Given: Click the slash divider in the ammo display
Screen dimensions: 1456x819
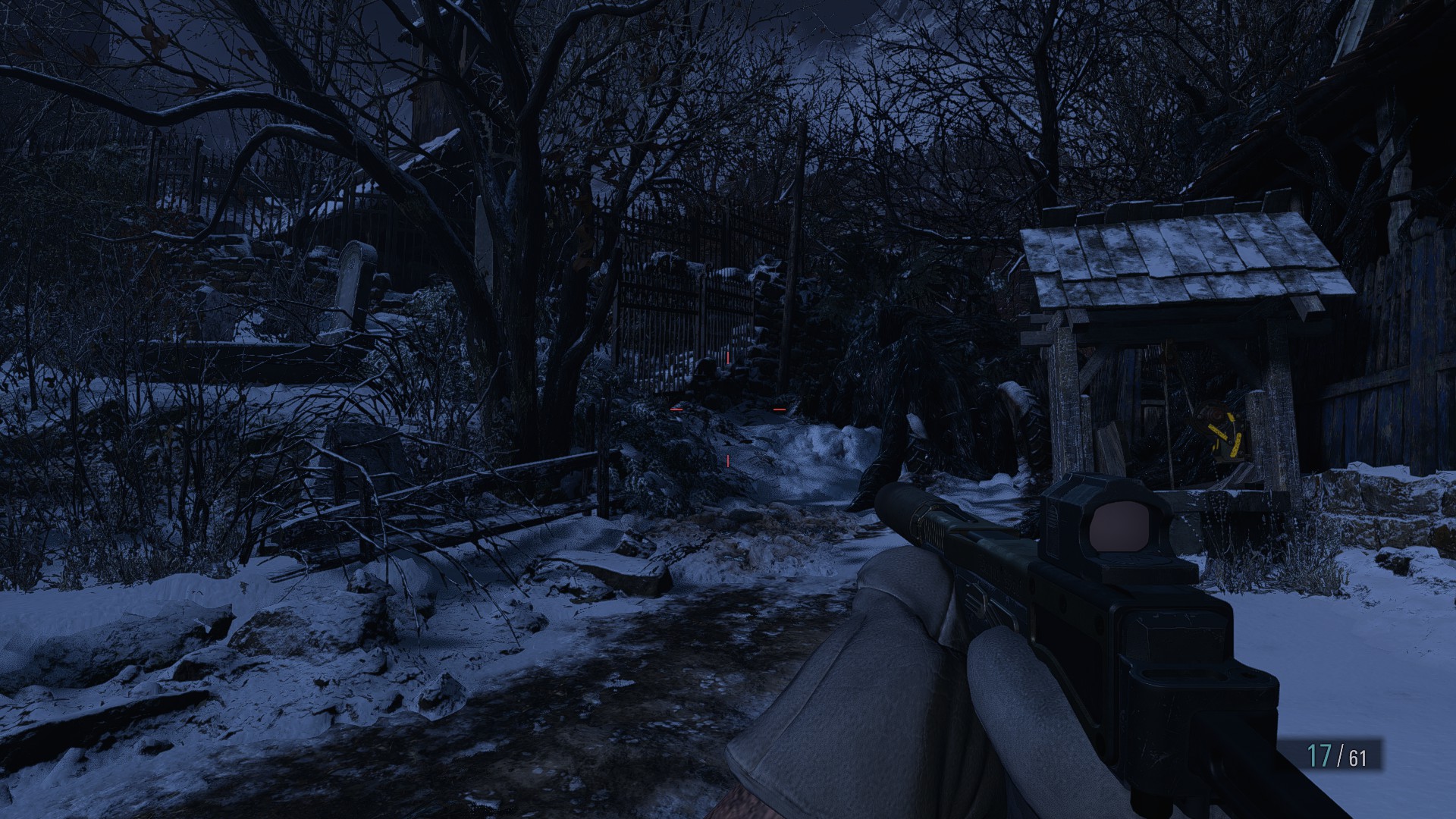Looking at the screenshot, I should (1338, 755).
